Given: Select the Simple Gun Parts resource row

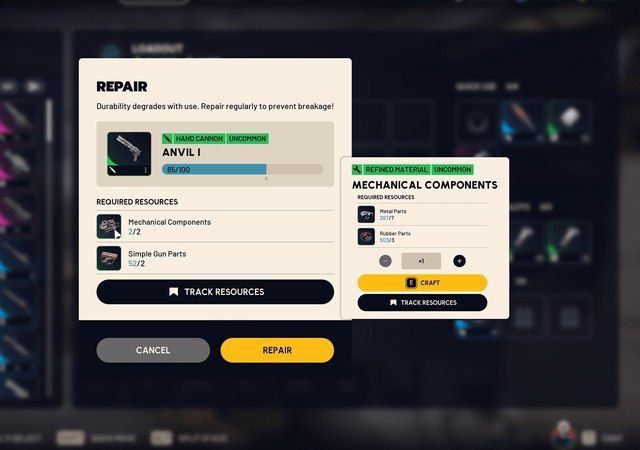Looking at the screenshot, I should coord(215,258).
